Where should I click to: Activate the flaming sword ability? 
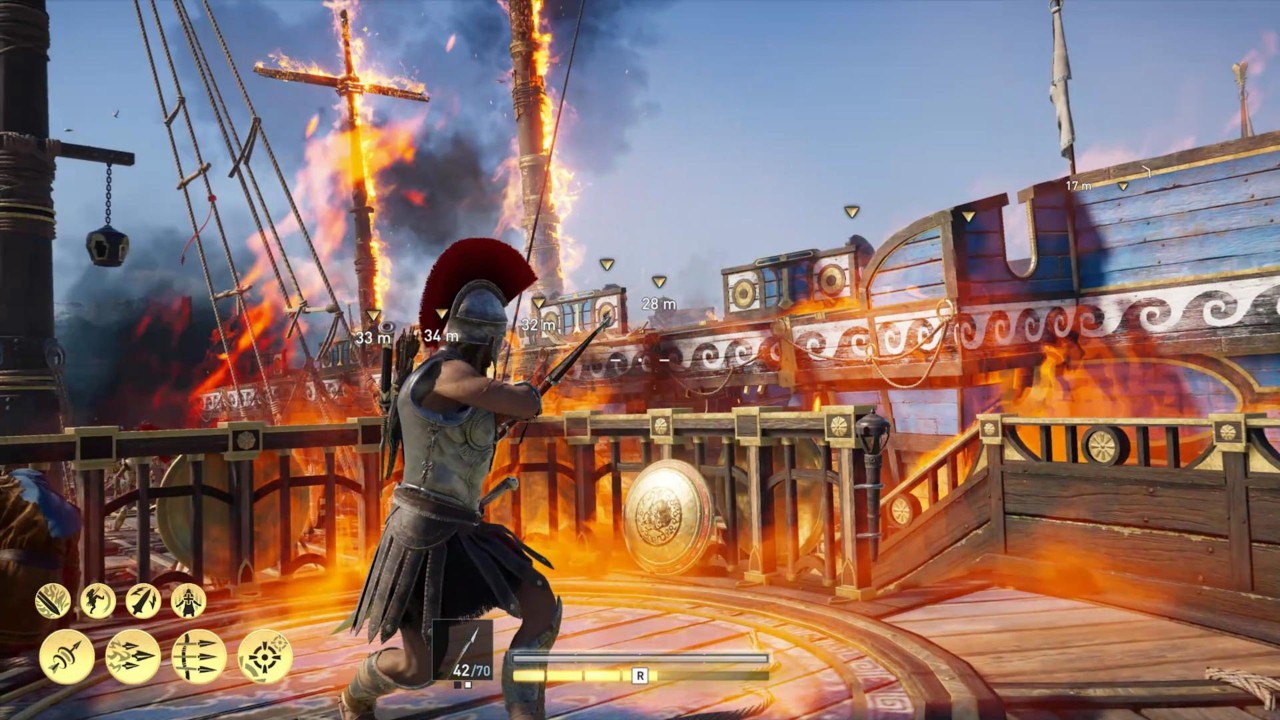tap(52, 601)
